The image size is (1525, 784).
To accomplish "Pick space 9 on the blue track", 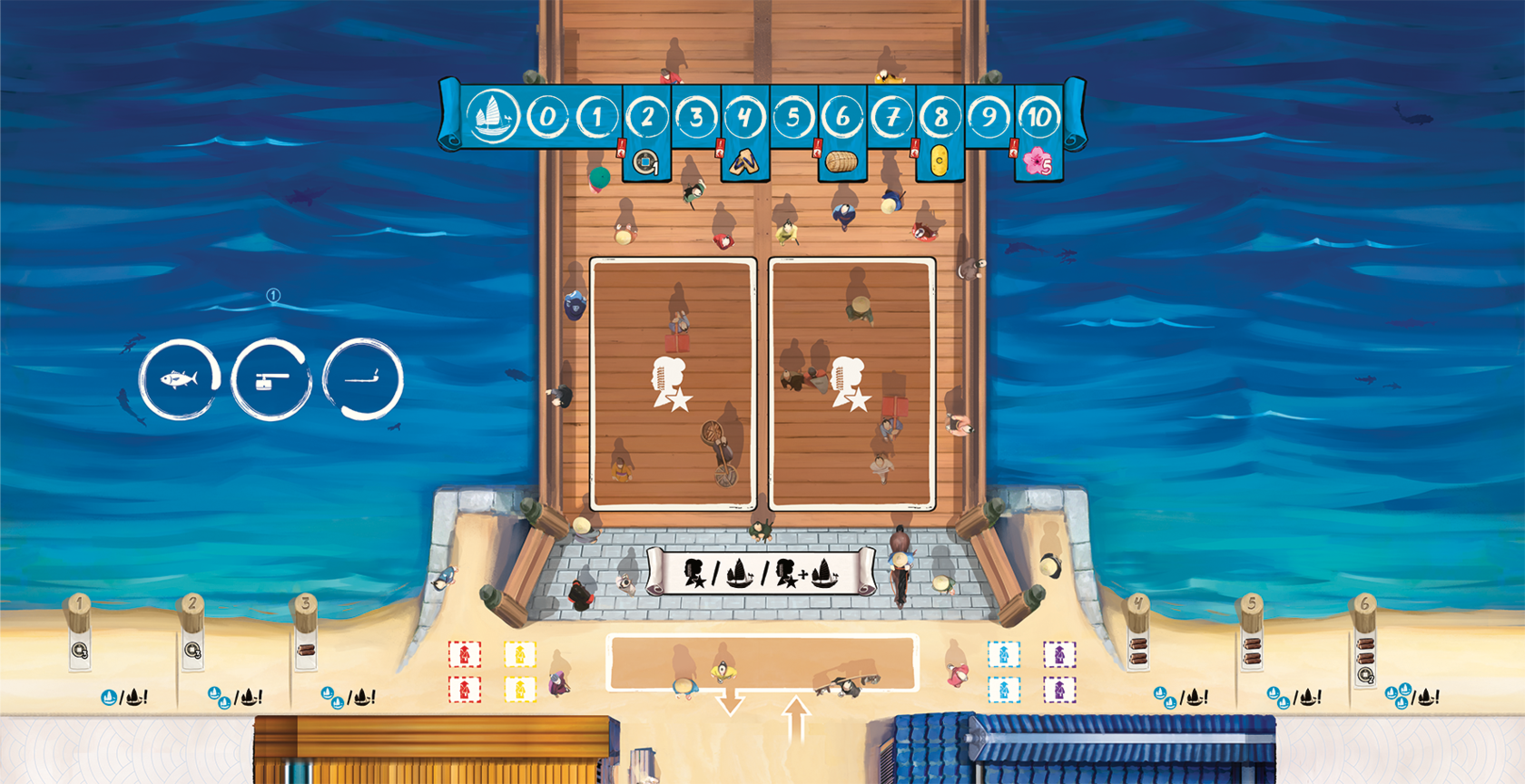I will tap(989, 117).
